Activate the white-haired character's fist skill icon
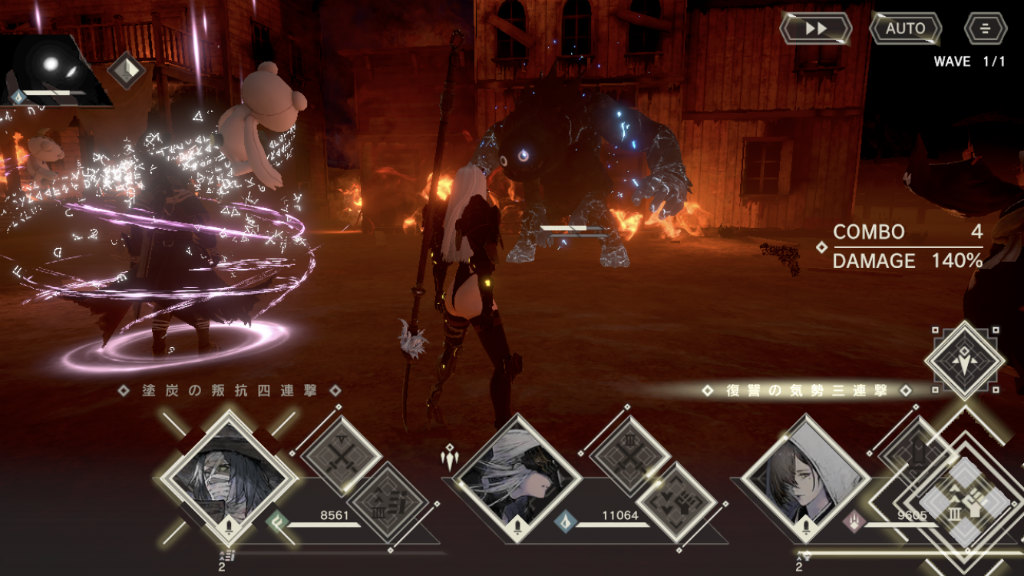The width and height of the screenshot is (1024, 576). [676, 502]
